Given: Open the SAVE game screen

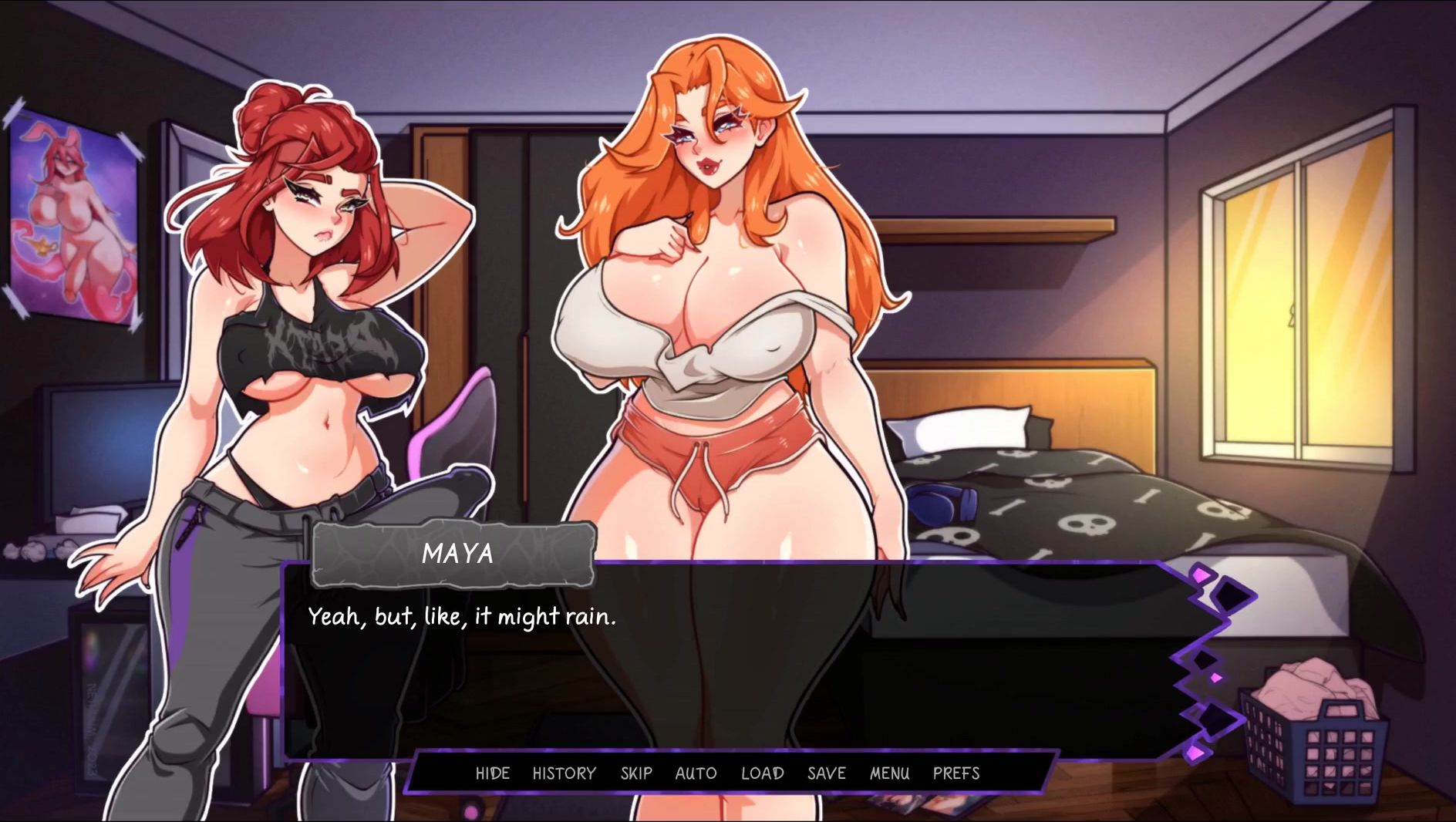Looking at the screenshot, I should [826, 773].
